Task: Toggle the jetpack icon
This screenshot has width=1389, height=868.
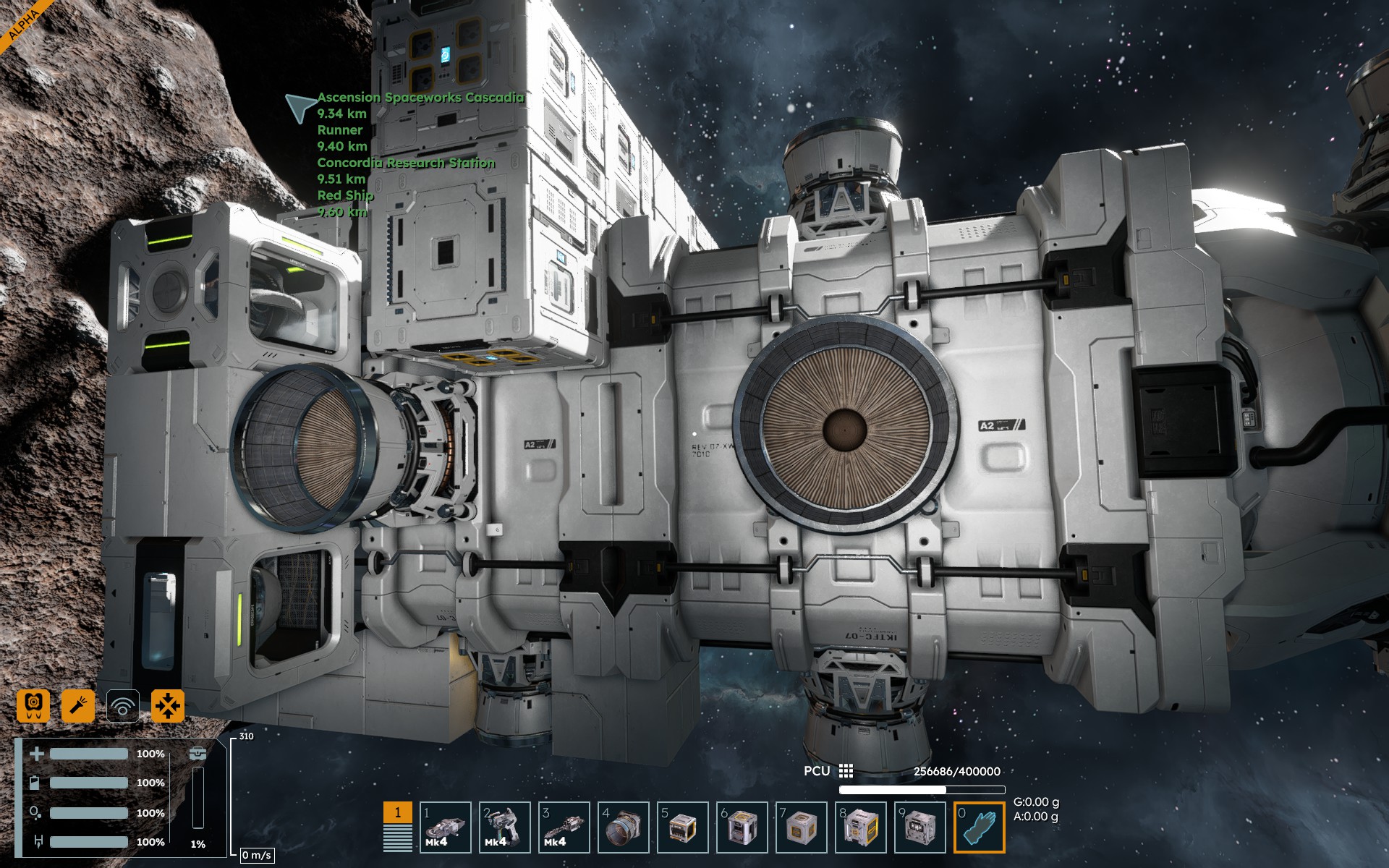Action: click(x=33, y=705)
